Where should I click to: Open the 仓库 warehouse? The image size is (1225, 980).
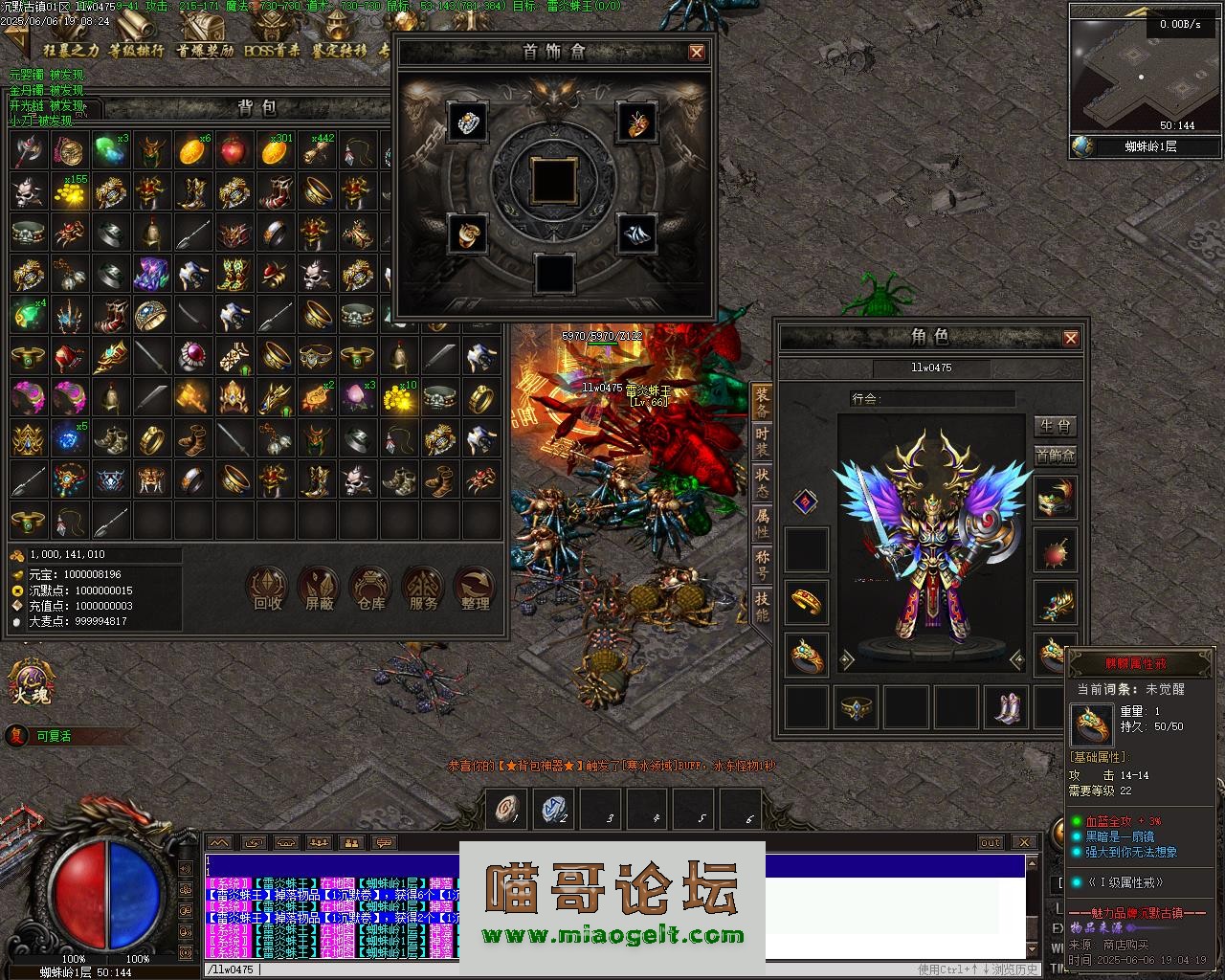370,588
